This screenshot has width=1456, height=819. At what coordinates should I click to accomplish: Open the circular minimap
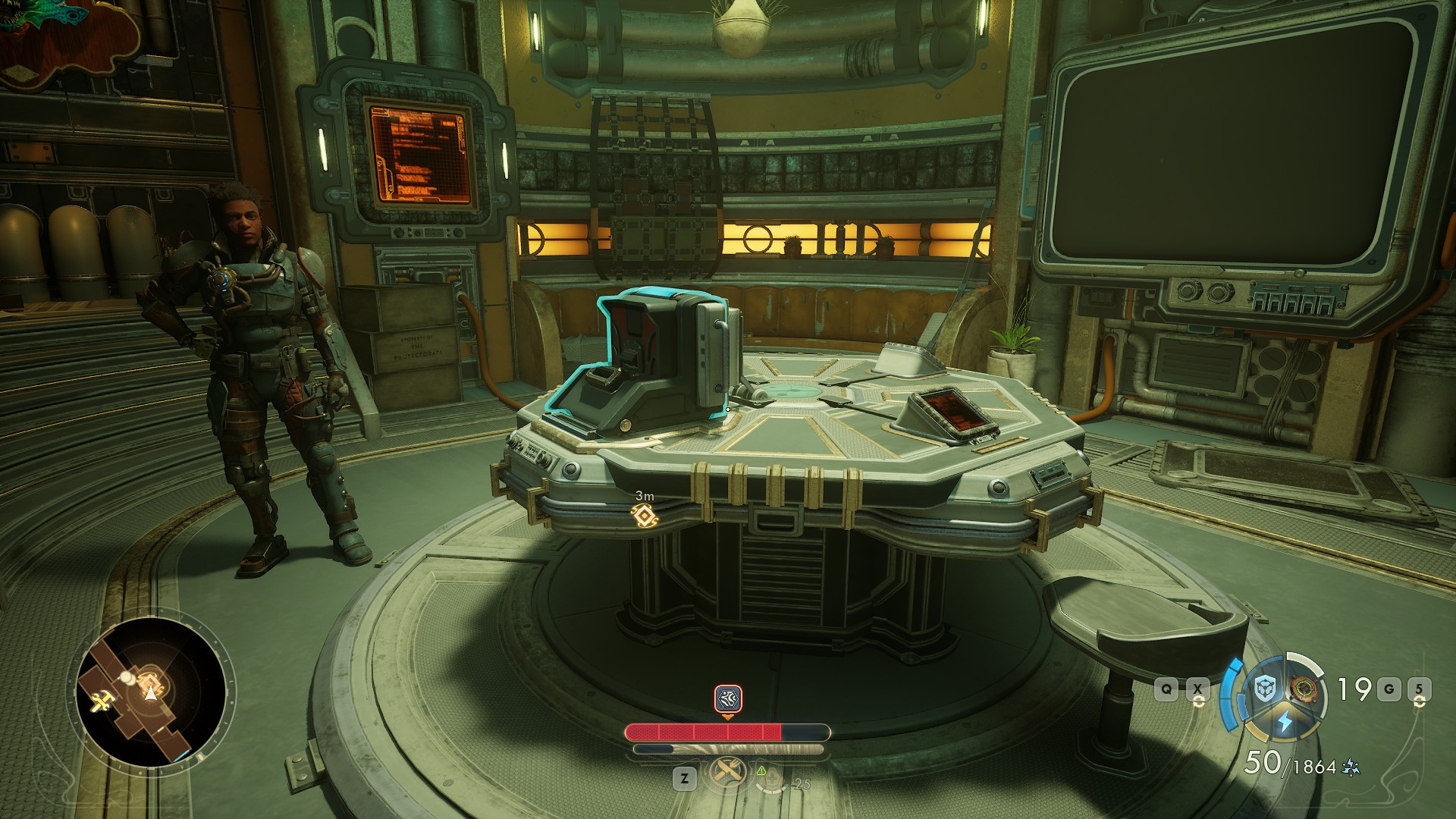pyautogui.click(x=152, y=692)
